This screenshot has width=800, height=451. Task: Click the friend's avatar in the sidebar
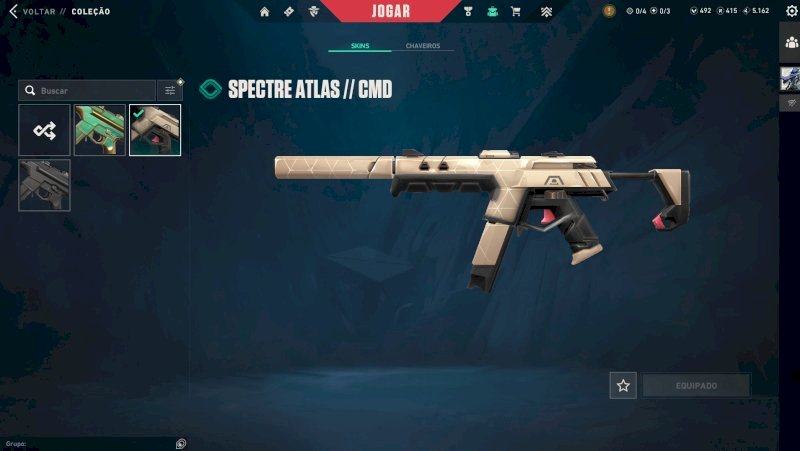click(790, 80)
